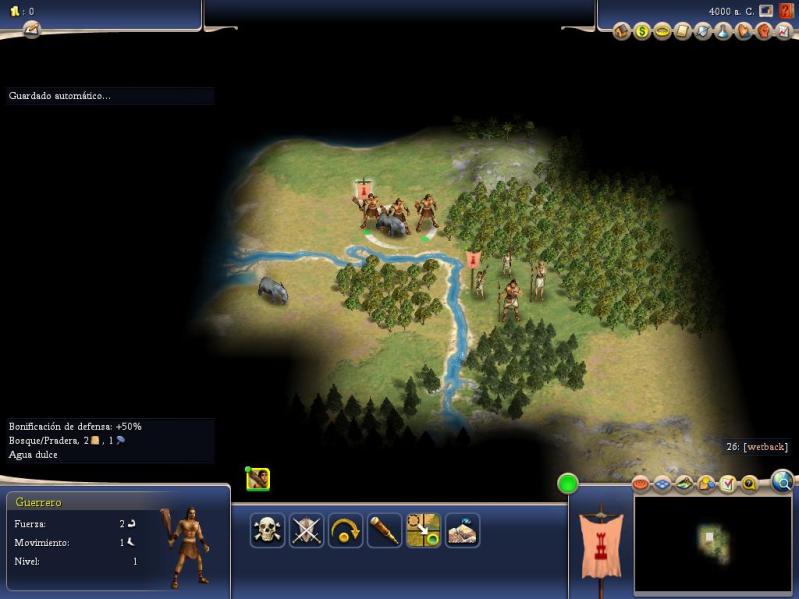799x599 pixels.
Task: Toggle the checkmark option above the minimap
Action: pos(727,484)
